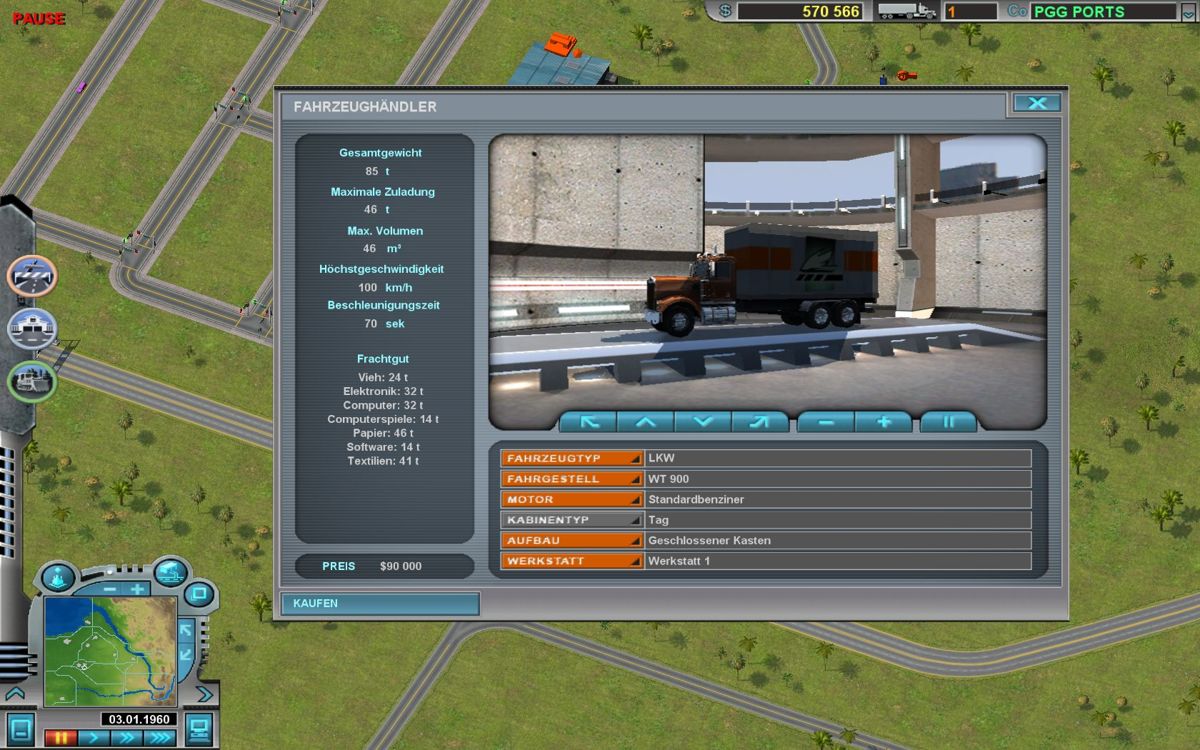The image size is (1200, 750).
Task: Click the road construction icon
Action: click(x=33, y=276)
